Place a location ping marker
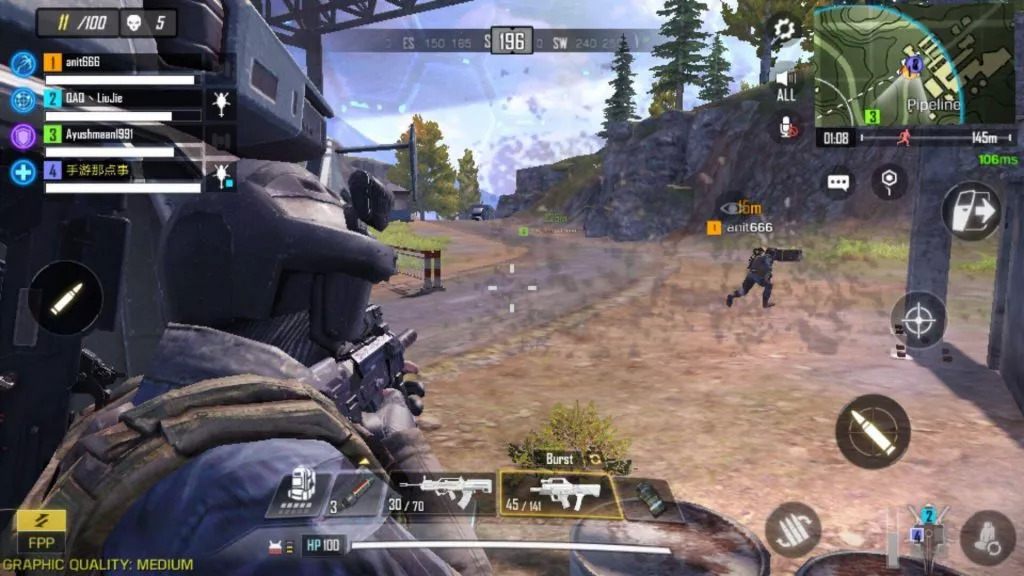Image resolution: width=1024 pixels, height=576 pixels. (889, 181)
